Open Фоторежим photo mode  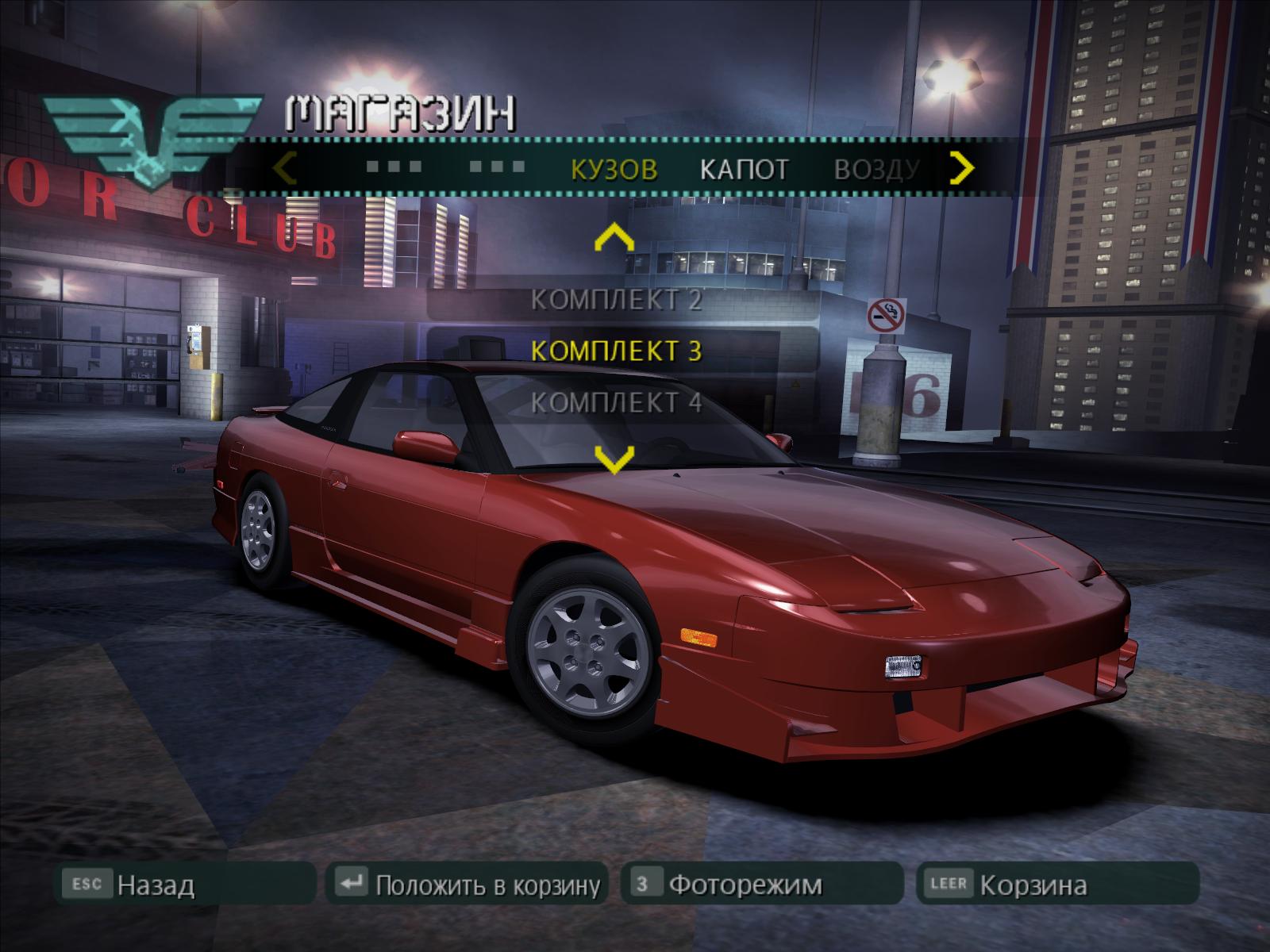745,884
